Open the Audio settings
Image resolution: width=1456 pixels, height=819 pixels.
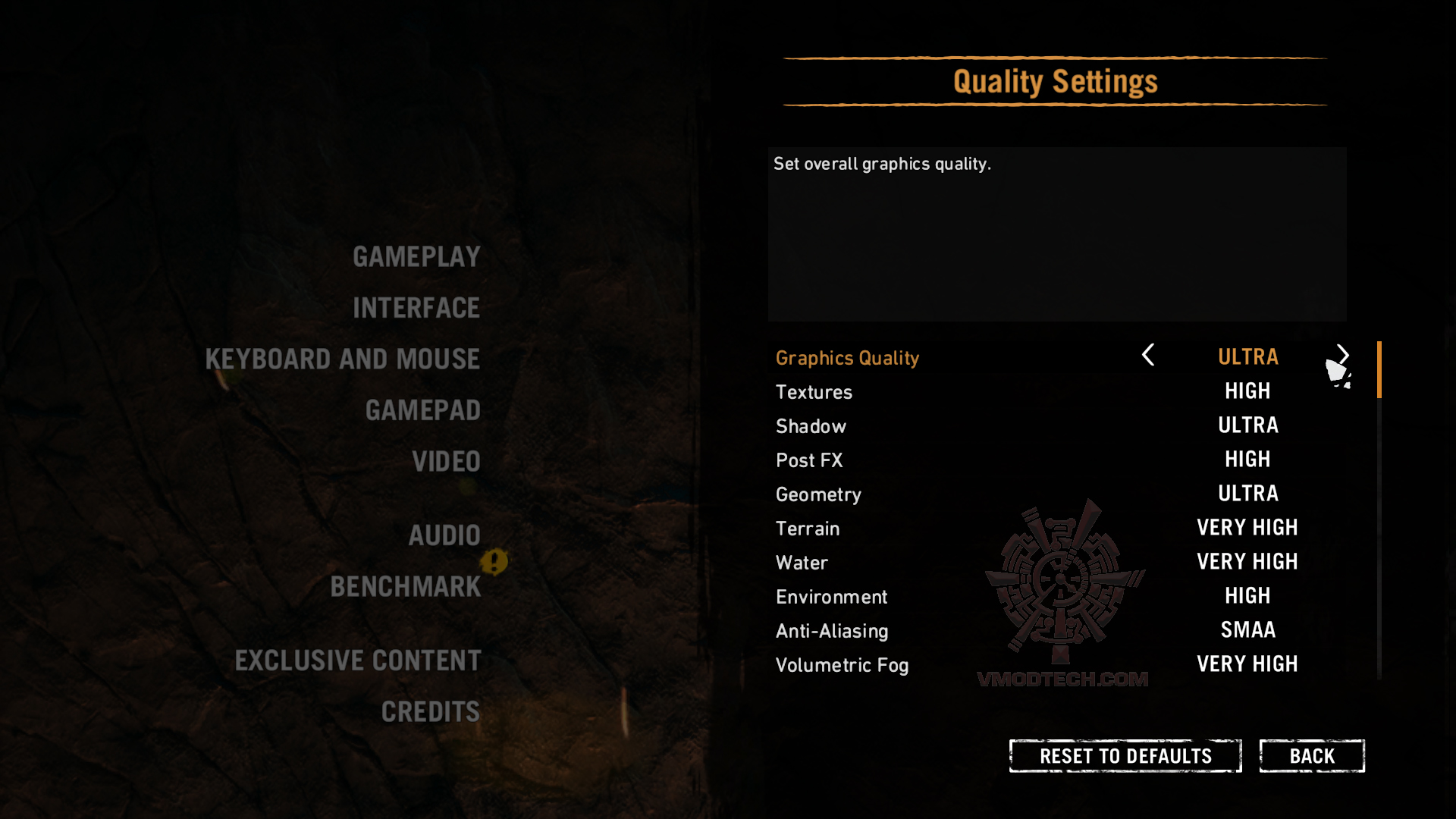pos(444,535)
